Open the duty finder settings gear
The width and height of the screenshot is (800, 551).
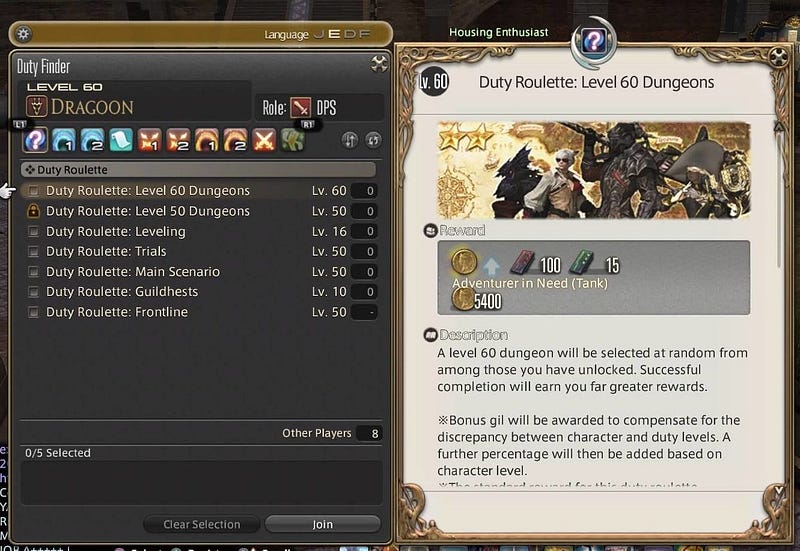coord(24,34)
